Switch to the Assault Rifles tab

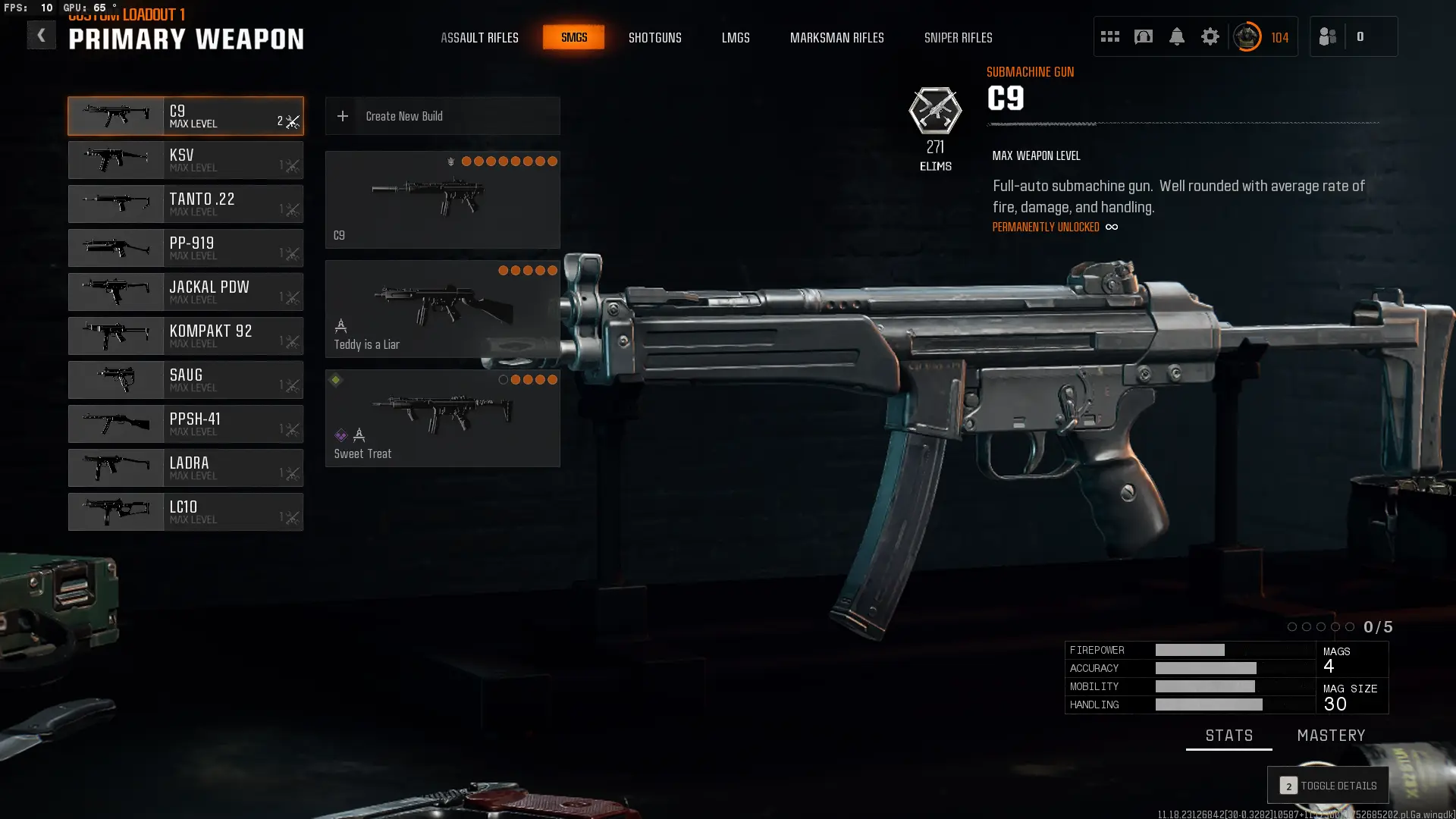[479, 37]
